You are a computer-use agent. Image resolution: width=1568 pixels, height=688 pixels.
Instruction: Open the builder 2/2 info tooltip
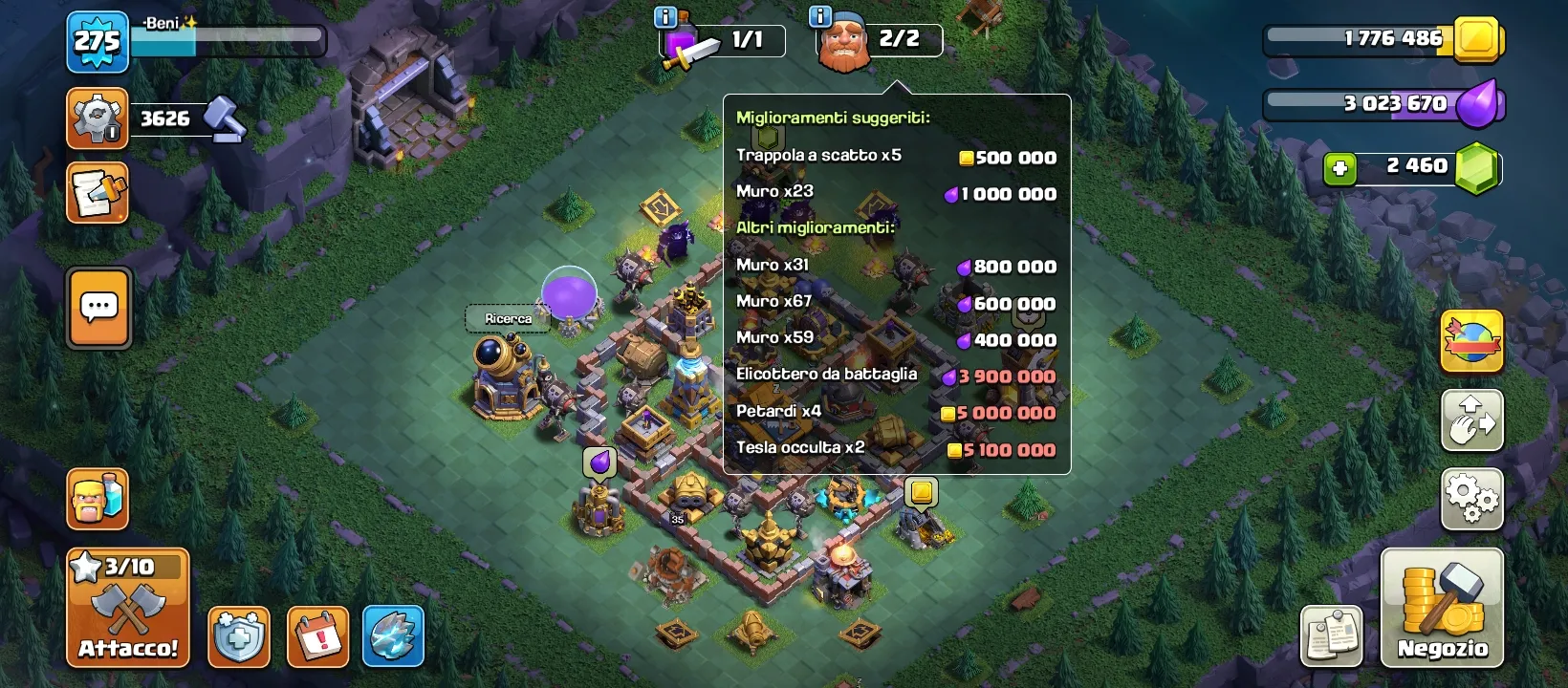pyautogui.click(x=818, y=16)
